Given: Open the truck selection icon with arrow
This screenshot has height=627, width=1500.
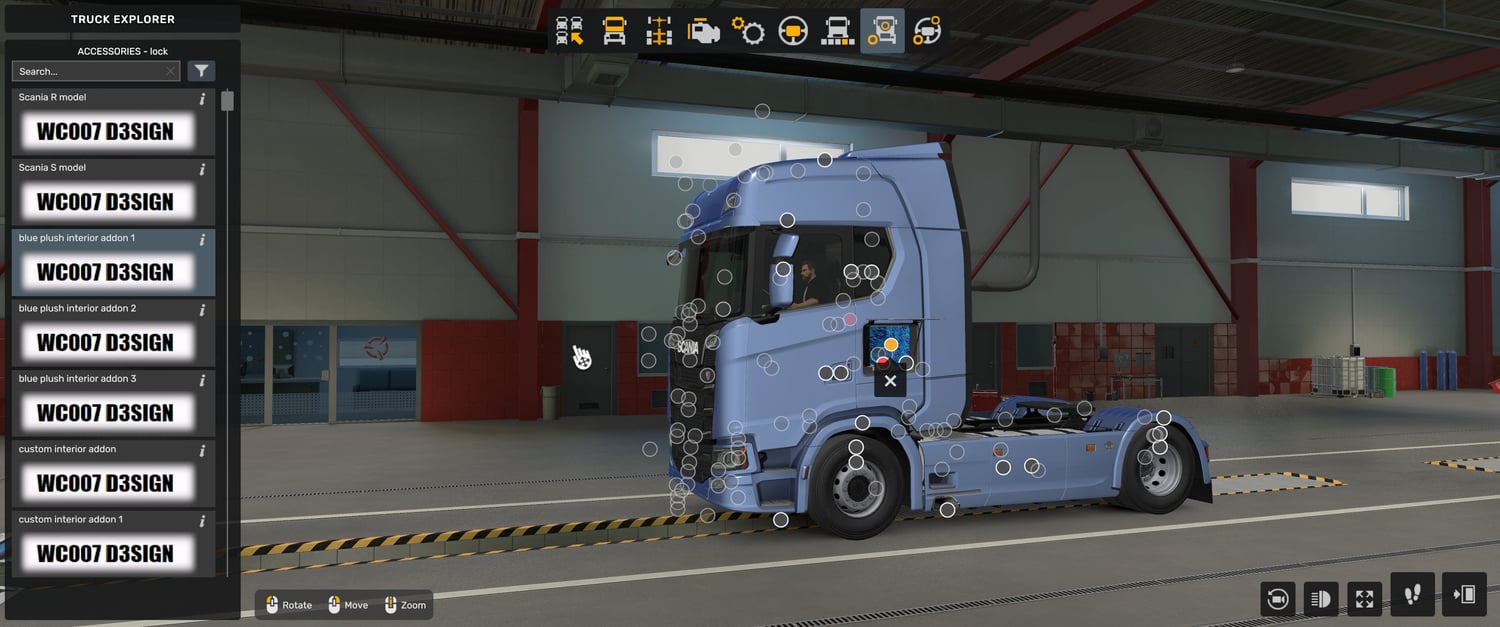Looking at the screenshot, I should pos(570,31).
